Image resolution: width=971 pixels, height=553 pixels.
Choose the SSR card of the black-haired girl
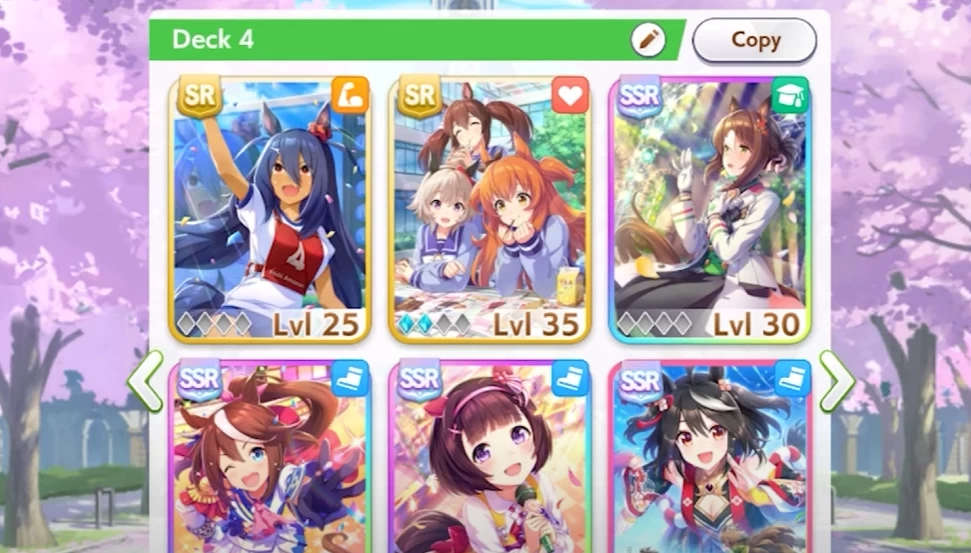[709, 458]
